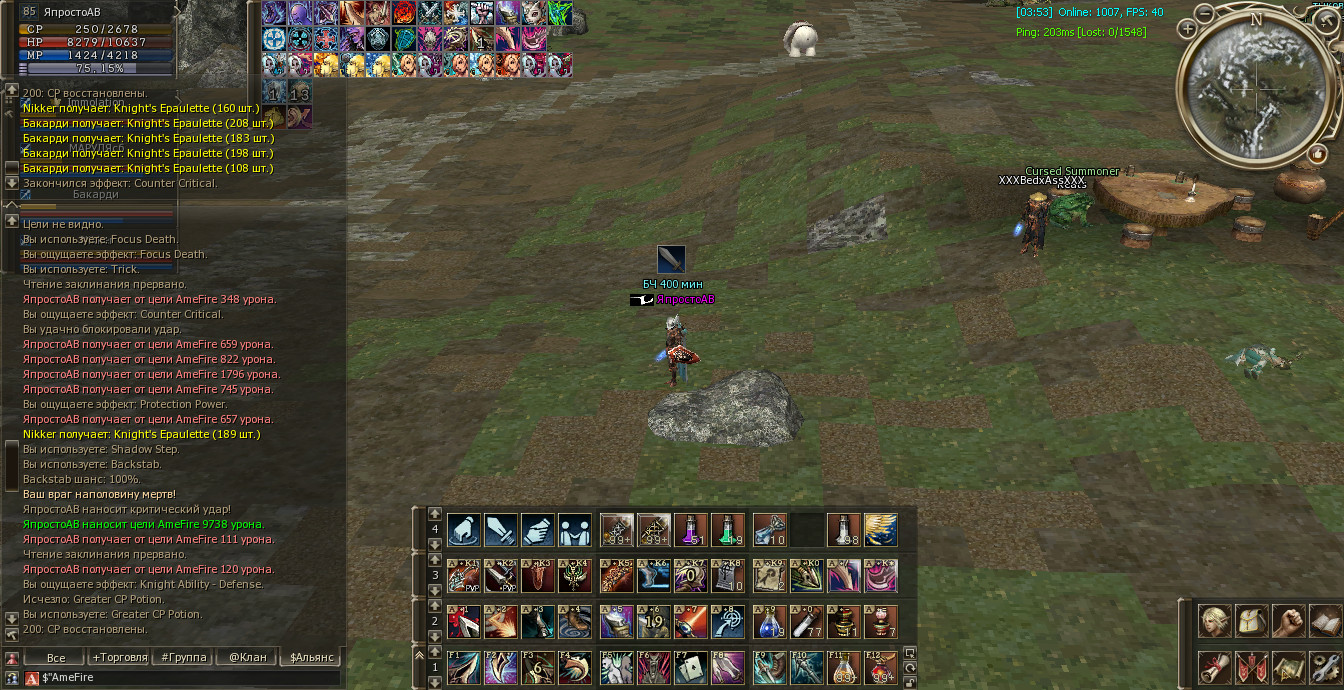The height and width of the screenshot is (690, 1344).
Task: Click the circular minimap
Action: [1255, 88]
